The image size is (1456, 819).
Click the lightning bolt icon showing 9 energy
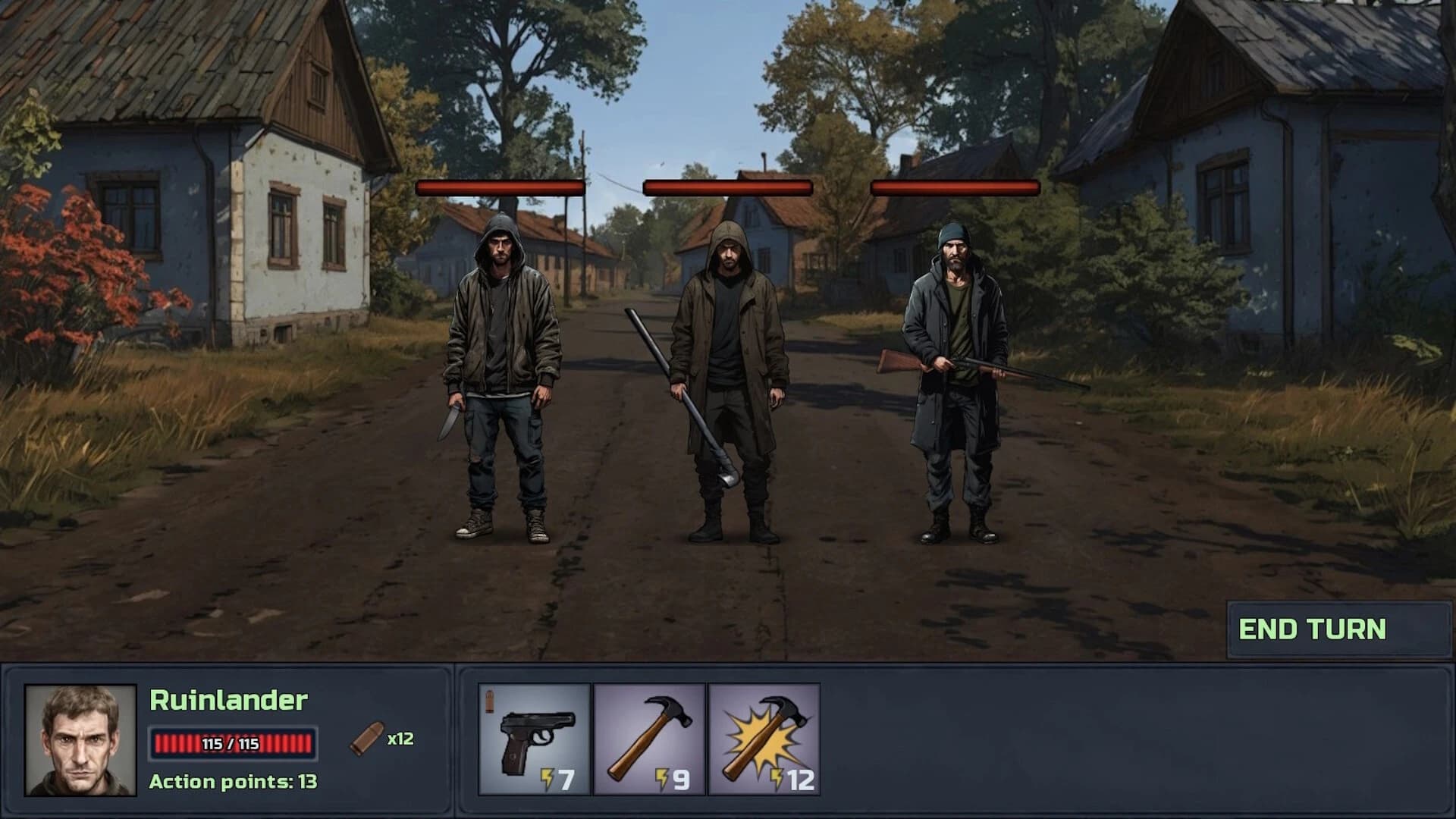click(x=664, y=777)
